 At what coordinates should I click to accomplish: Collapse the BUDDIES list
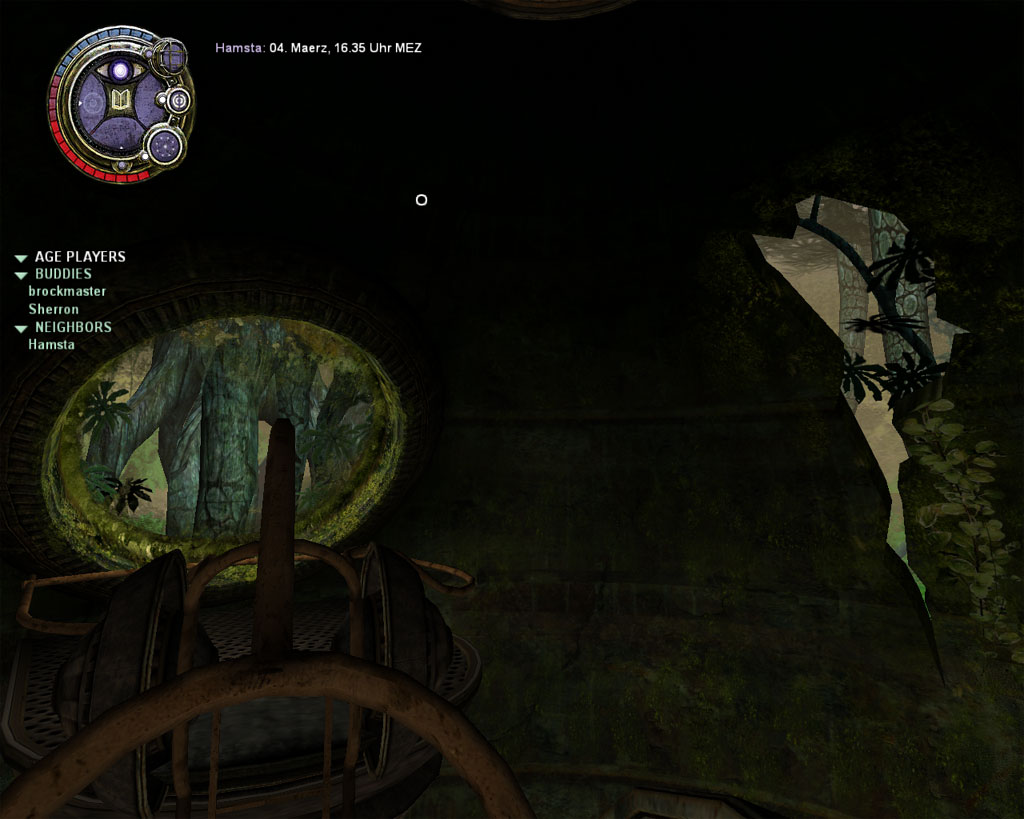pos(20,275)
